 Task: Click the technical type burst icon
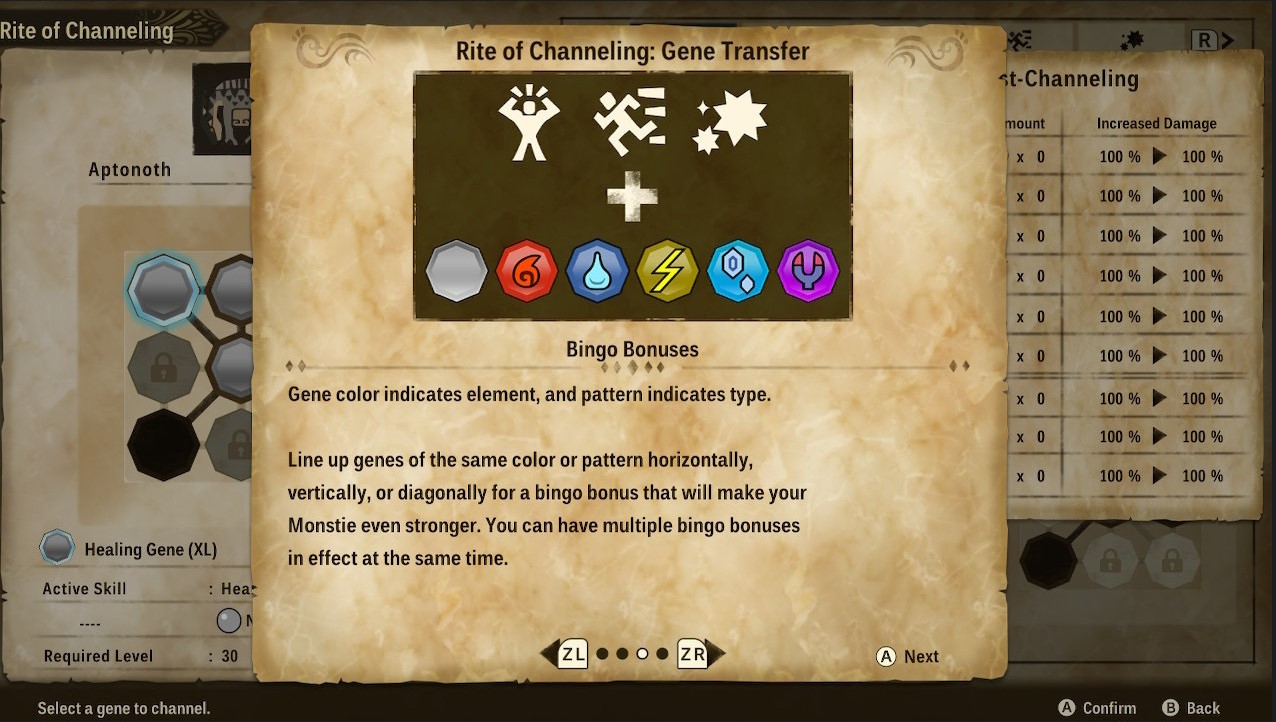pyautogui.click(x=731, y=123)
